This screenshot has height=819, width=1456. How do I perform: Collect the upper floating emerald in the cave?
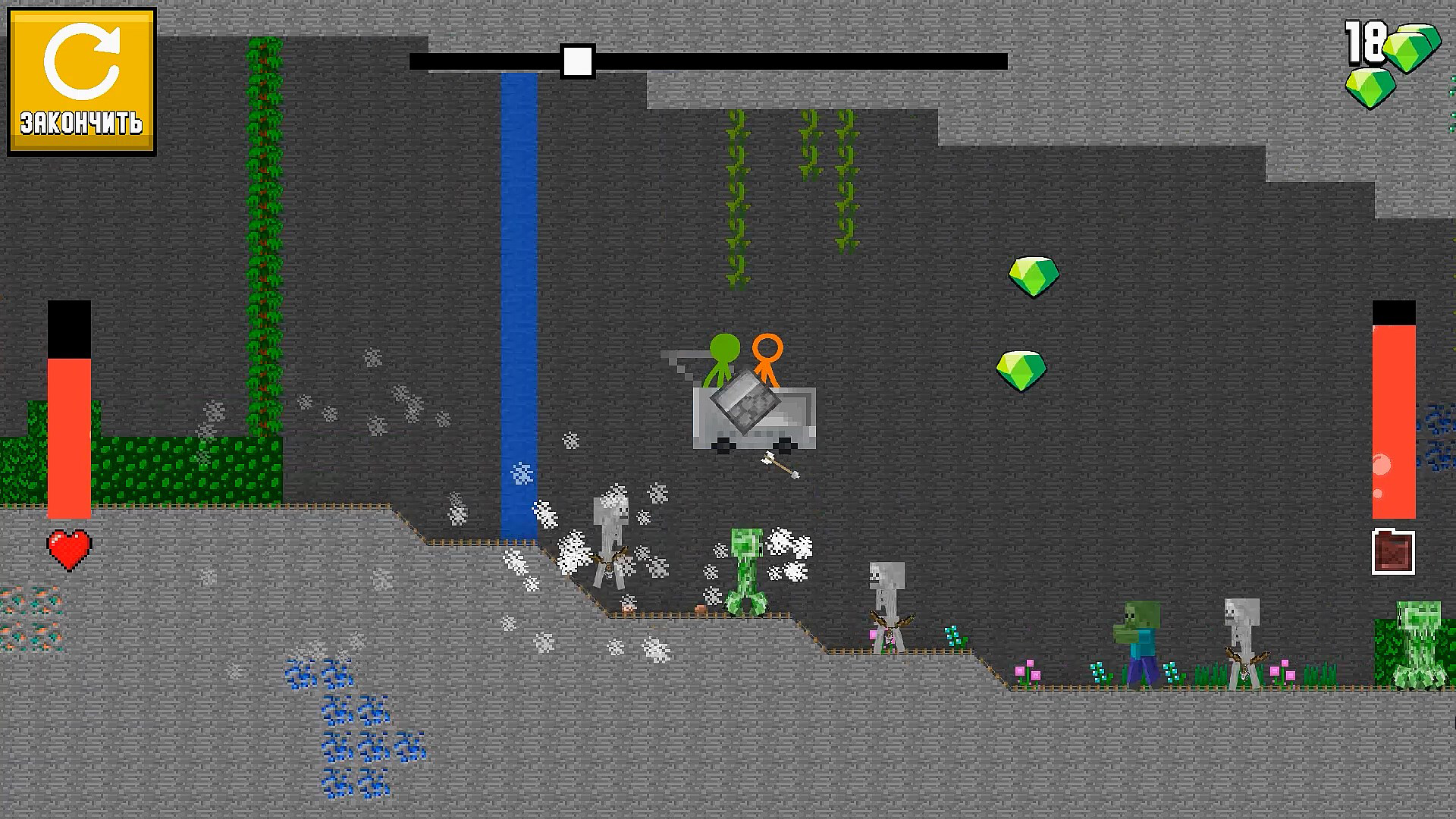coord(1033,275)
